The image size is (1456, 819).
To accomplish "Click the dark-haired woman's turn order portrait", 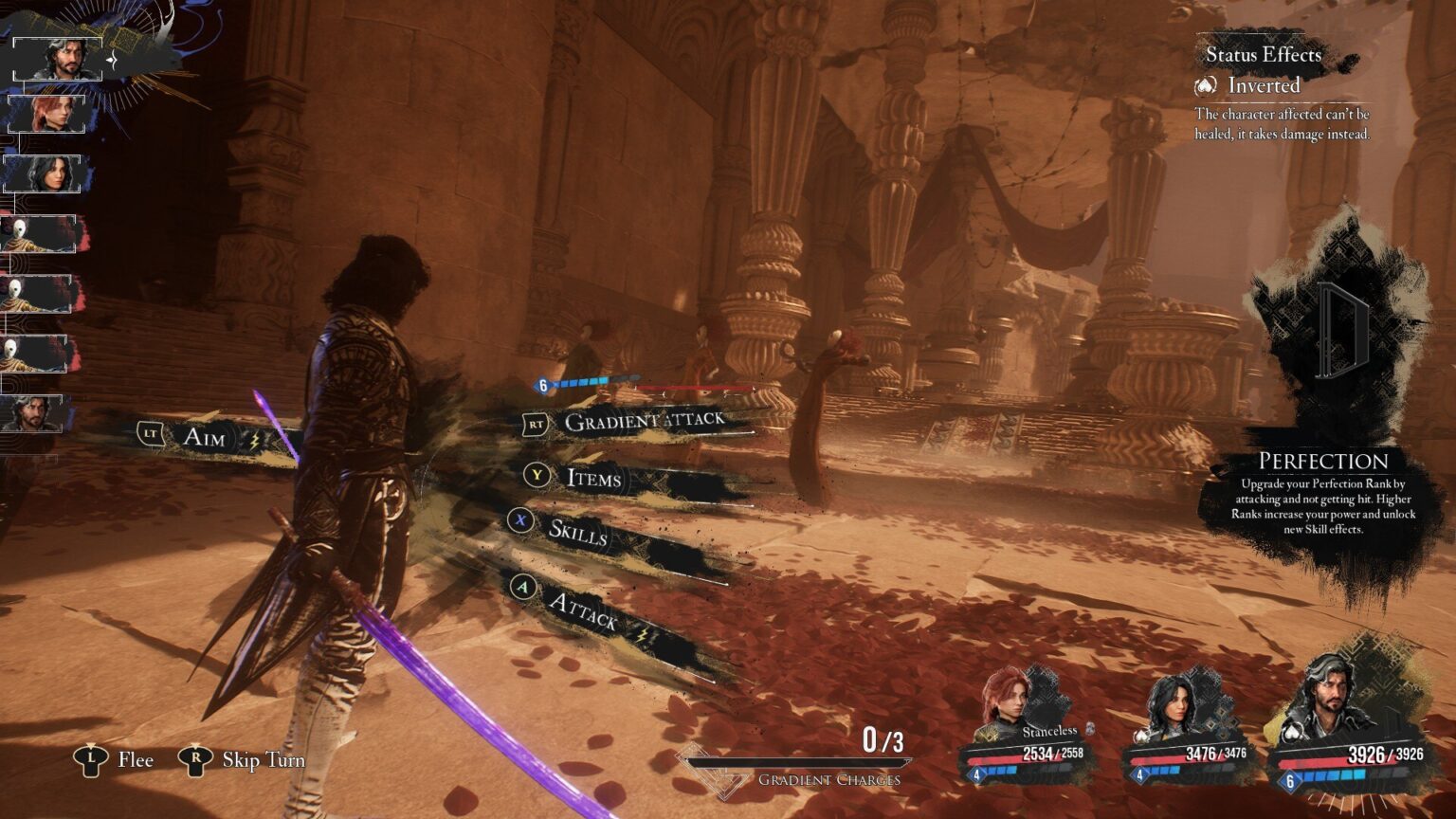I will coord(45,174).
